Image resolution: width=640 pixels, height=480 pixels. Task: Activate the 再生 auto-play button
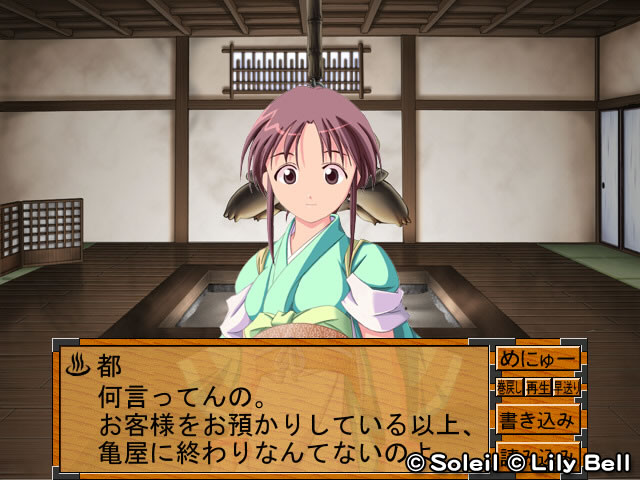(x=537, y=387)
